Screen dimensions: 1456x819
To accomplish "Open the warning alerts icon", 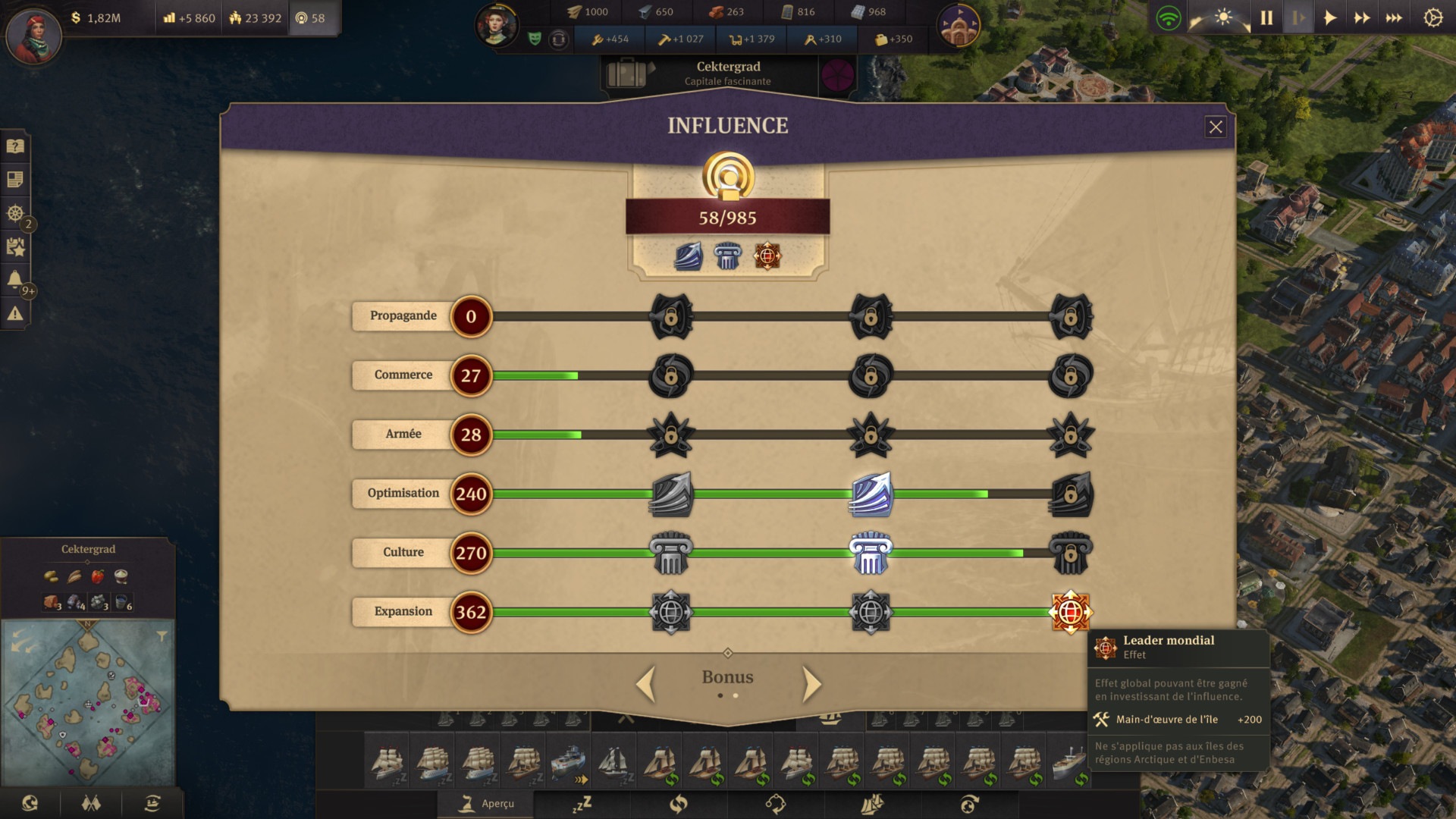I will click(x=15, y=313).
